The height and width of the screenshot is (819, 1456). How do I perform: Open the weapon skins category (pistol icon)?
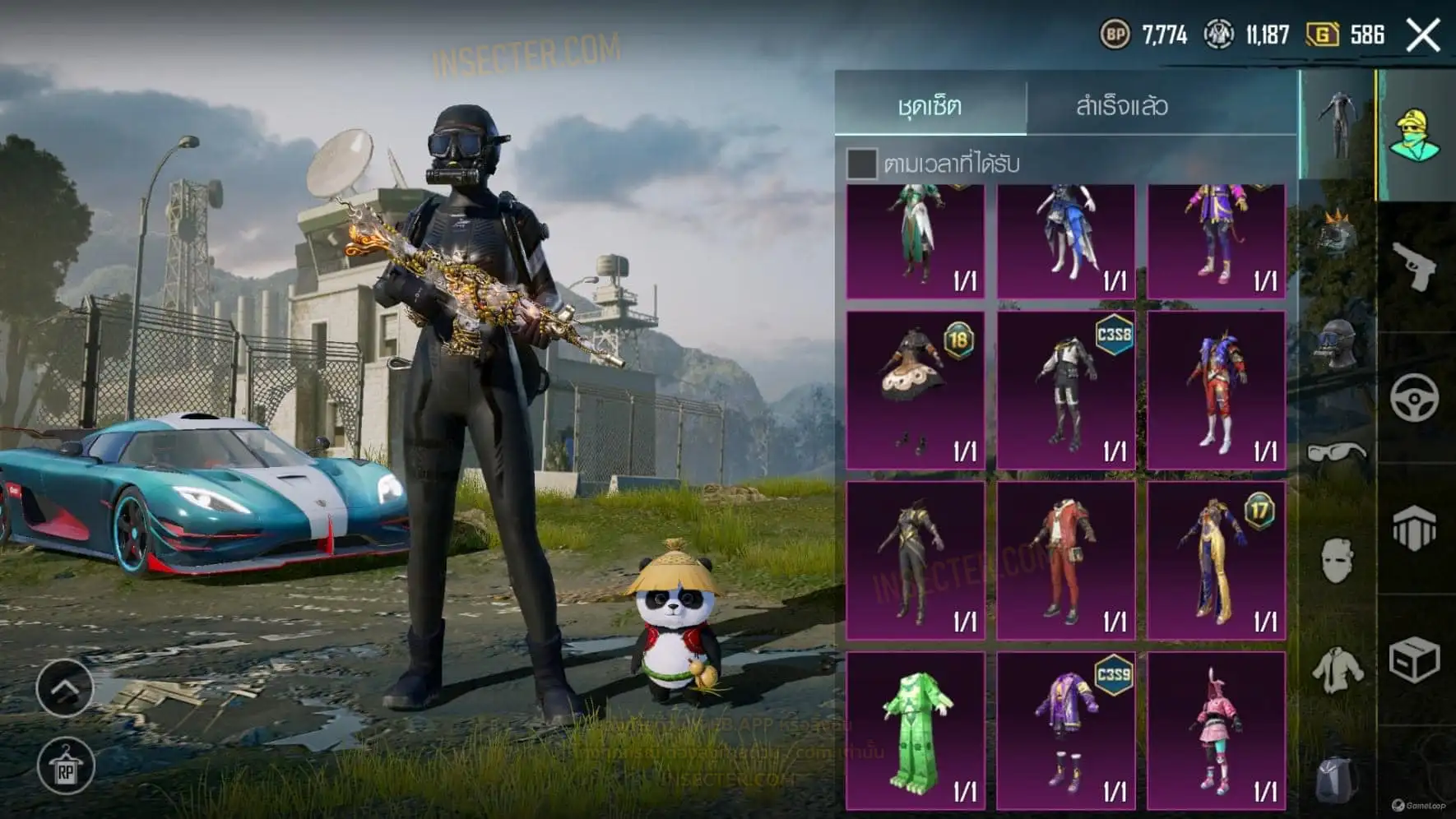1415,265
